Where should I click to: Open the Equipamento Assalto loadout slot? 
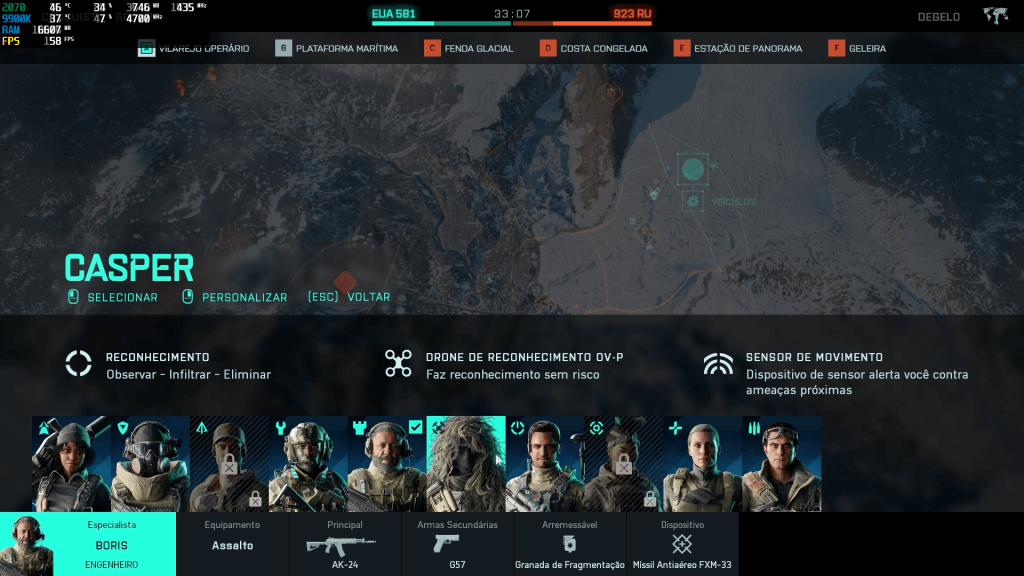pos(232,544)
